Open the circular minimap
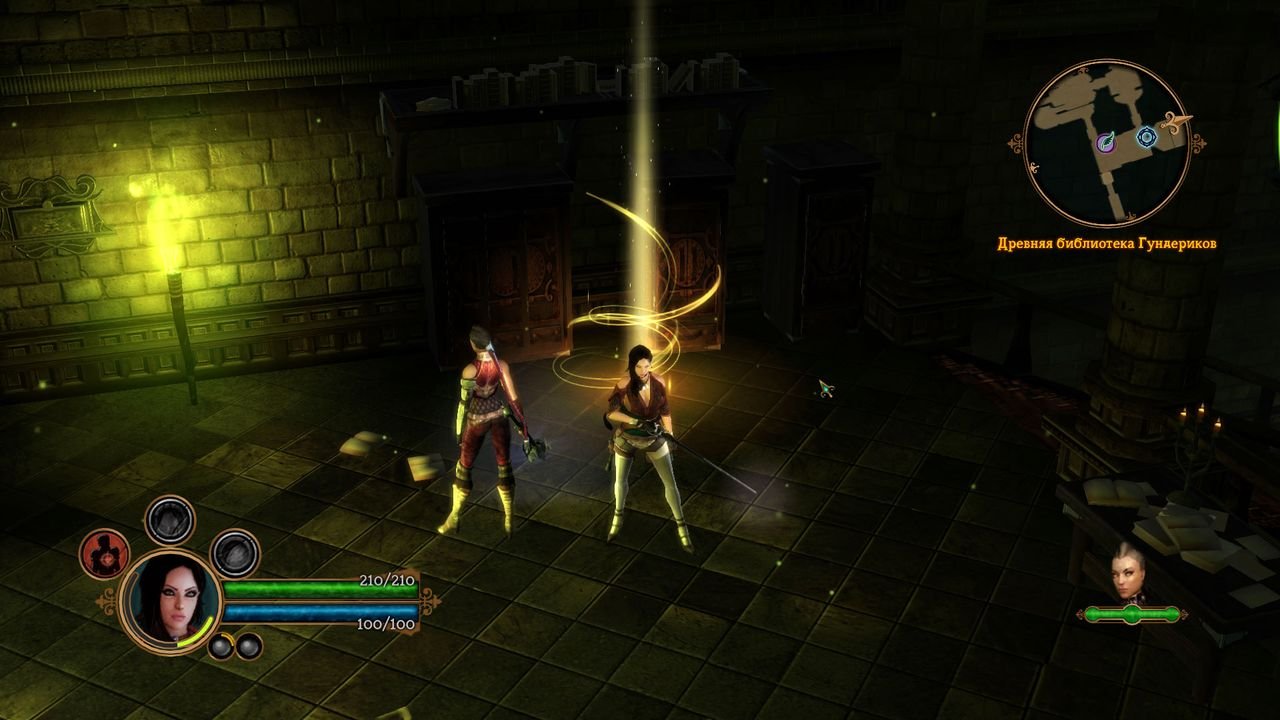1280x720 pixels. [1108, 143]
